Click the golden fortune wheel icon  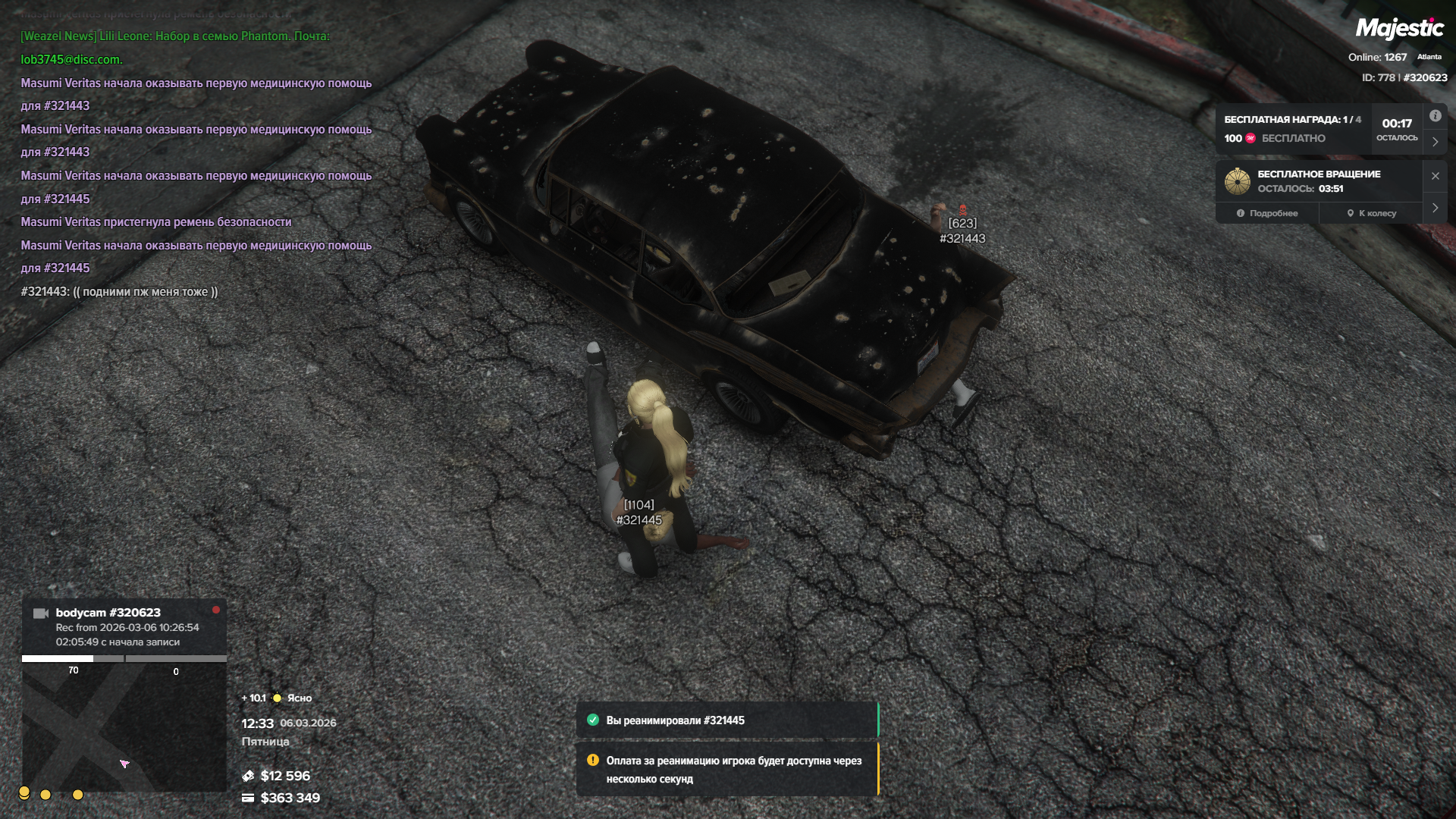point(1237,181)
